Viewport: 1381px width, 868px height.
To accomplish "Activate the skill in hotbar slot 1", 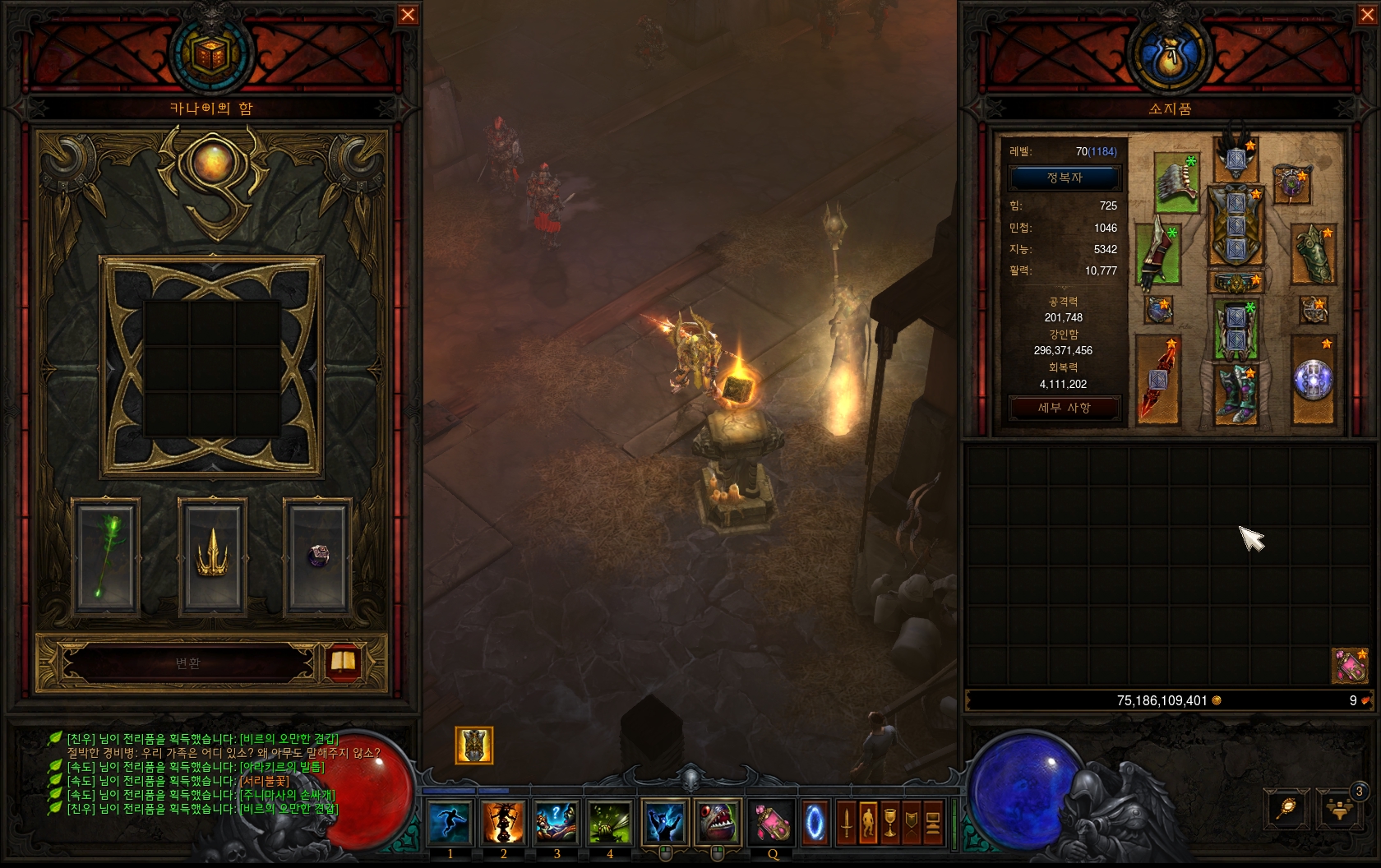I will (450, 822).
